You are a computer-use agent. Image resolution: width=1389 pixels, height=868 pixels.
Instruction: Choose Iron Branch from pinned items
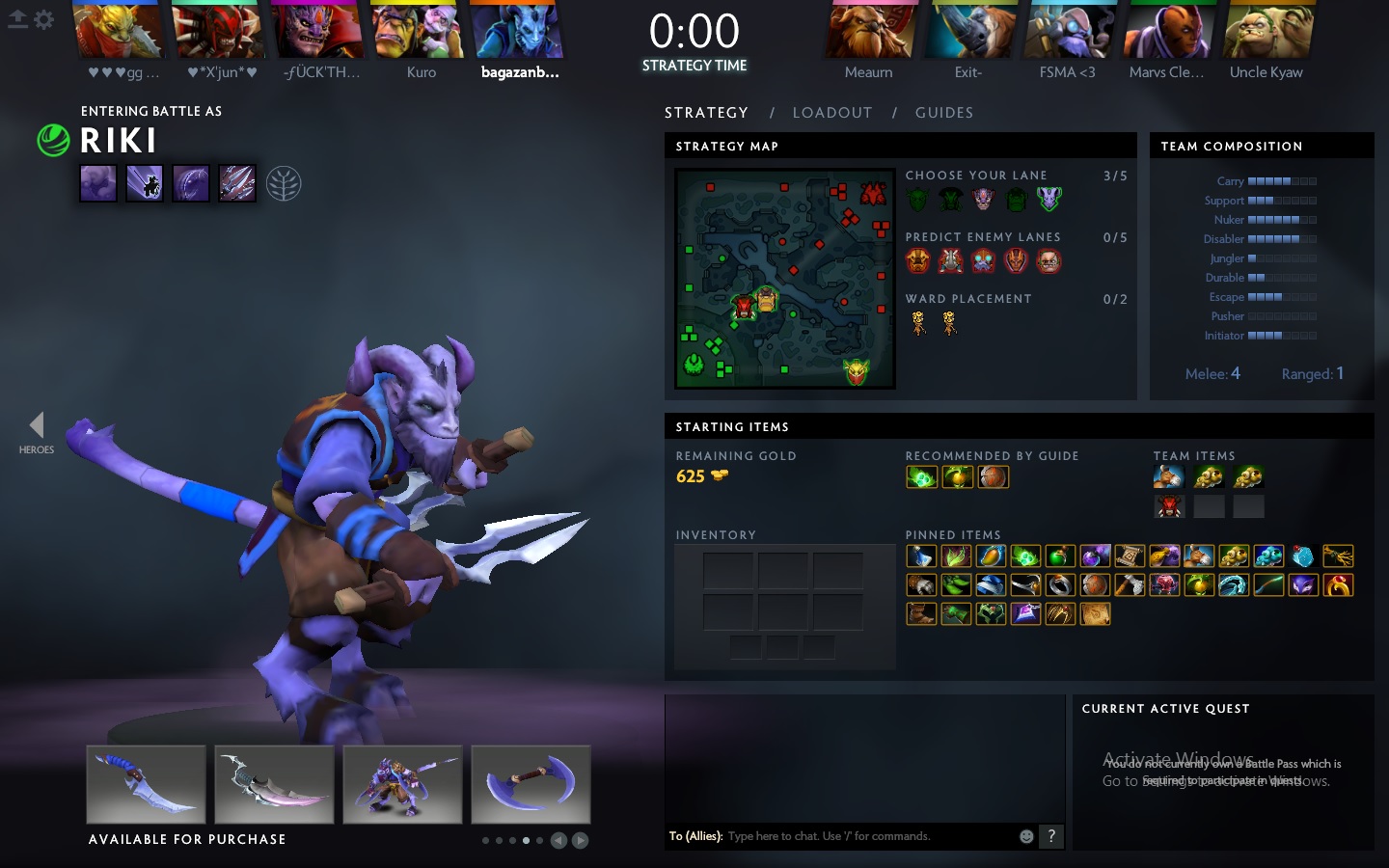click(1338, 556)
